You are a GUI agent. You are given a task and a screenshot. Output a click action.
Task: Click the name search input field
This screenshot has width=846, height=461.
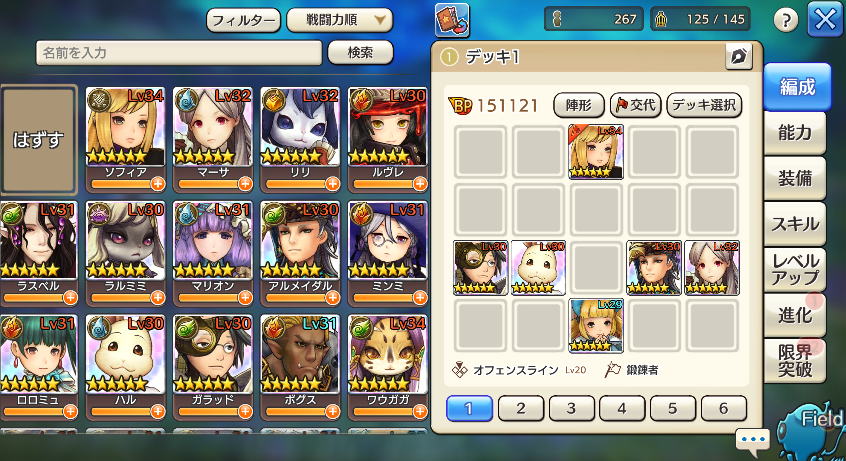180,53
